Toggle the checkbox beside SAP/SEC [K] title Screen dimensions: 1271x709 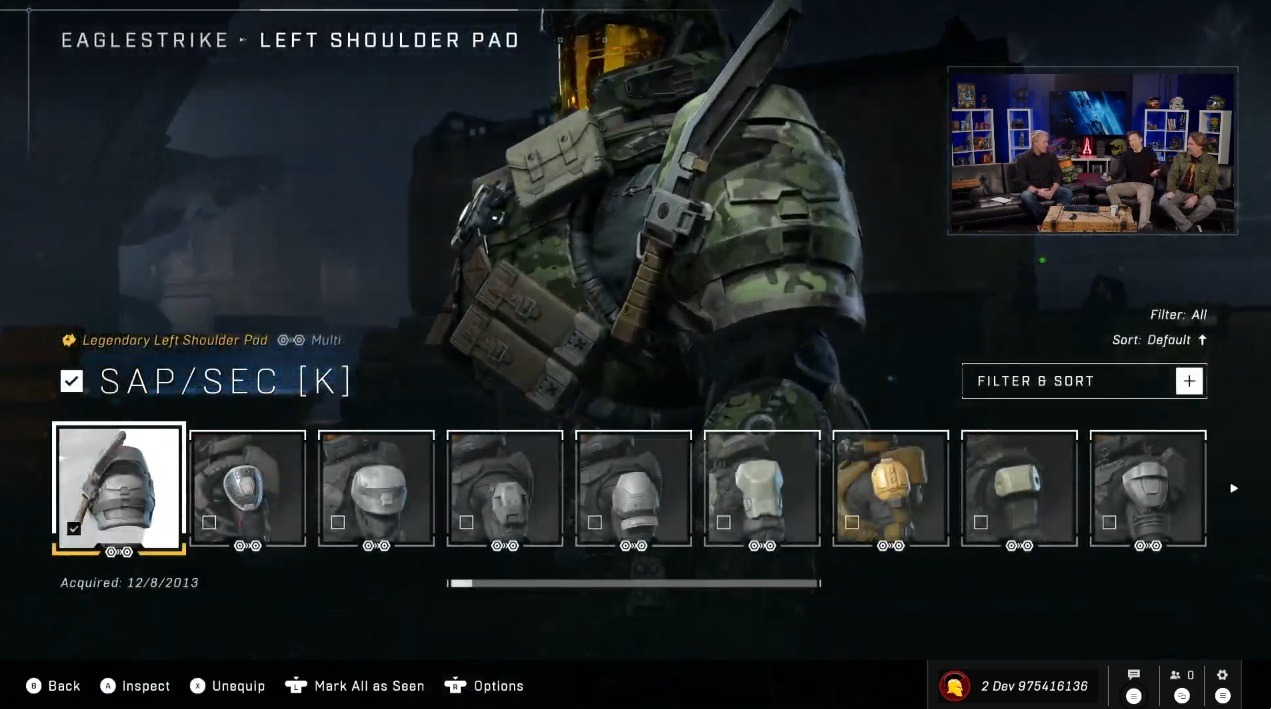click(71, 381)
